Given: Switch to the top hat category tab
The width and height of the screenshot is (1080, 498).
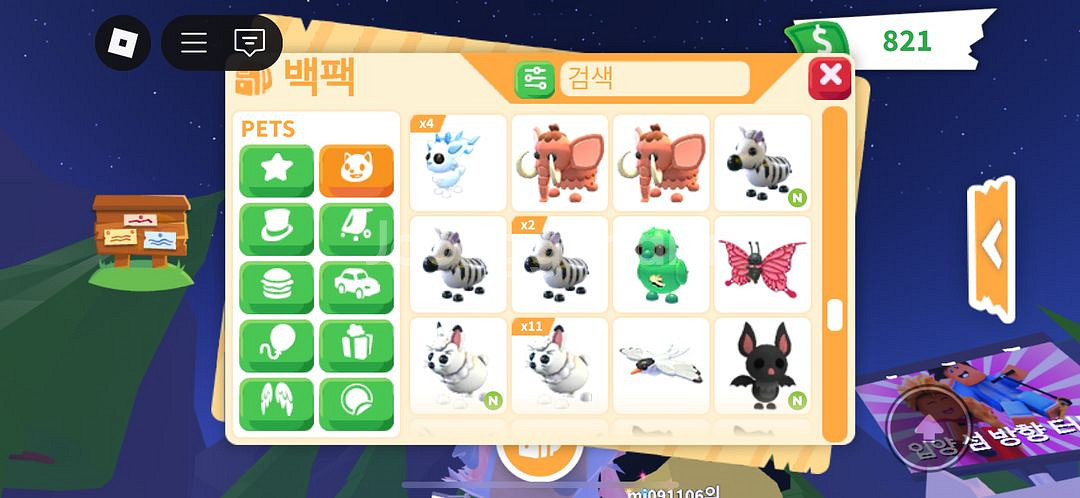Looking at the screenshot, I should tap(276, 230).
